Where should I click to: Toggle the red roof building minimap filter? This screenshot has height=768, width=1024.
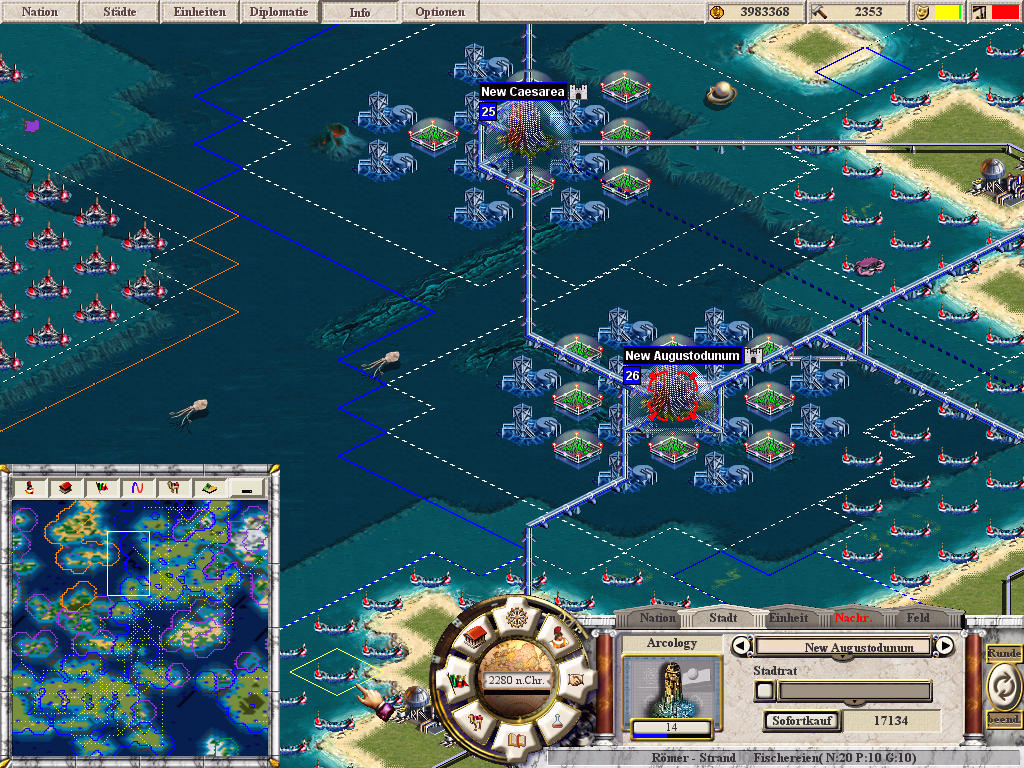coord(64,488)
